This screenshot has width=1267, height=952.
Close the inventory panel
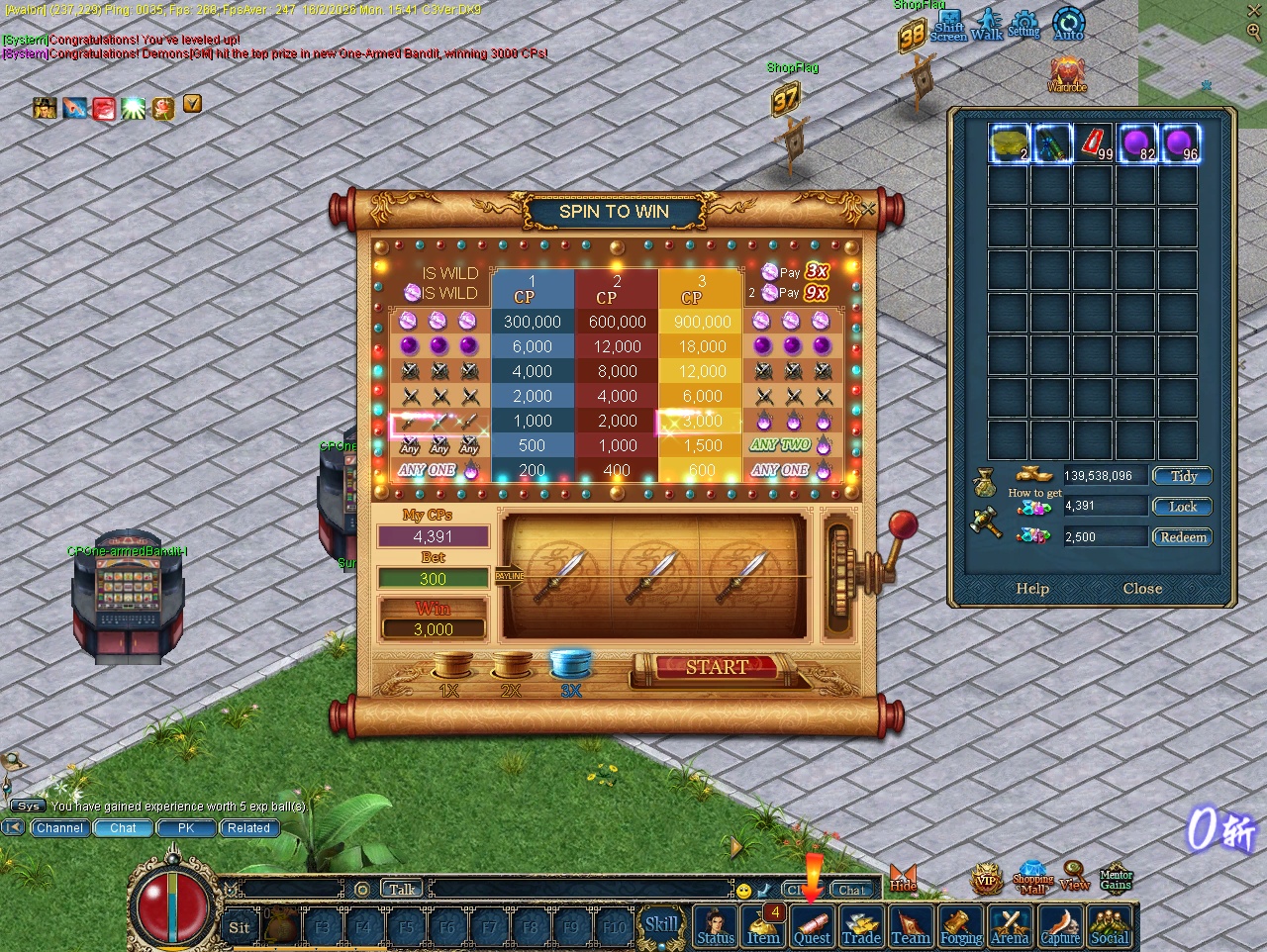pyautogui.click(x=1142, y=589)
